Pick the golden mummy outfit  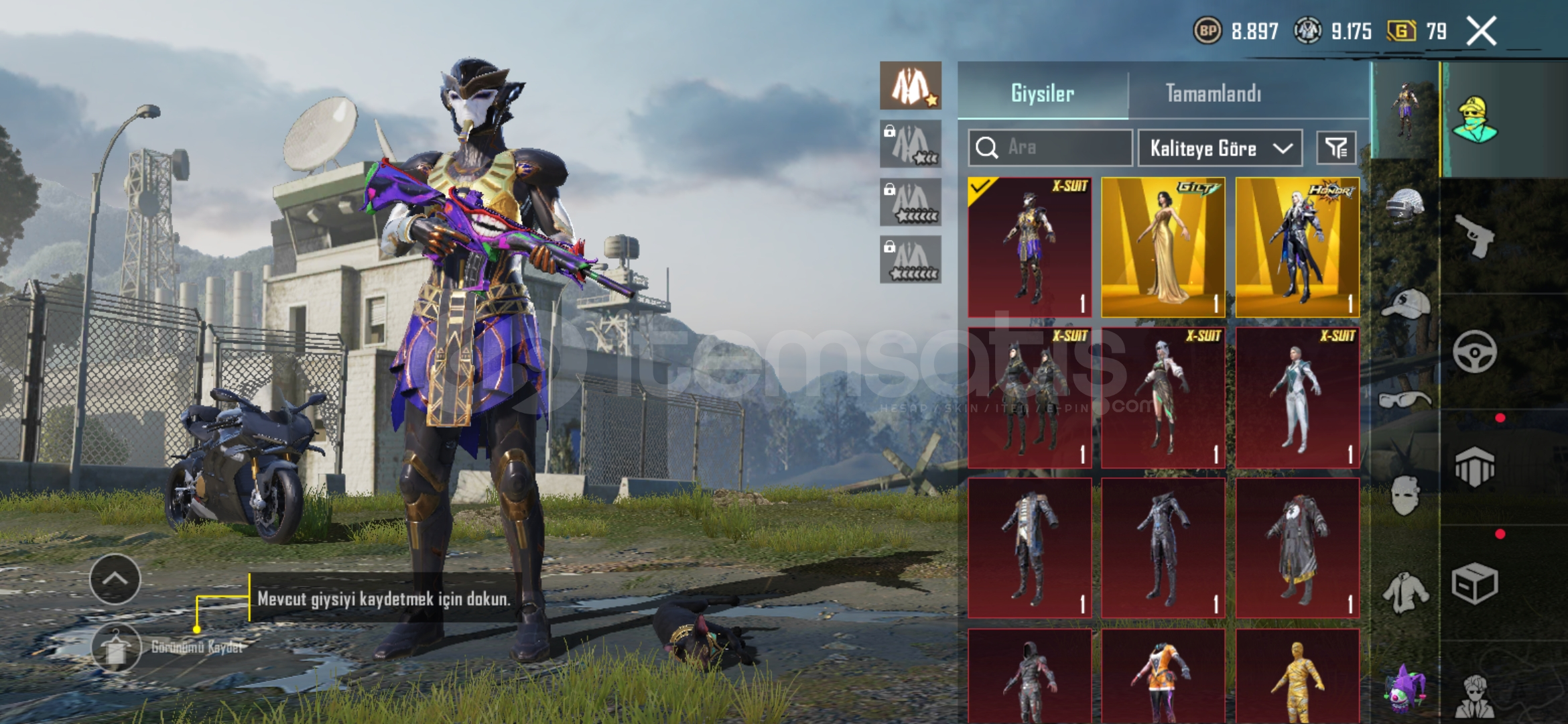pos(1297,677)
